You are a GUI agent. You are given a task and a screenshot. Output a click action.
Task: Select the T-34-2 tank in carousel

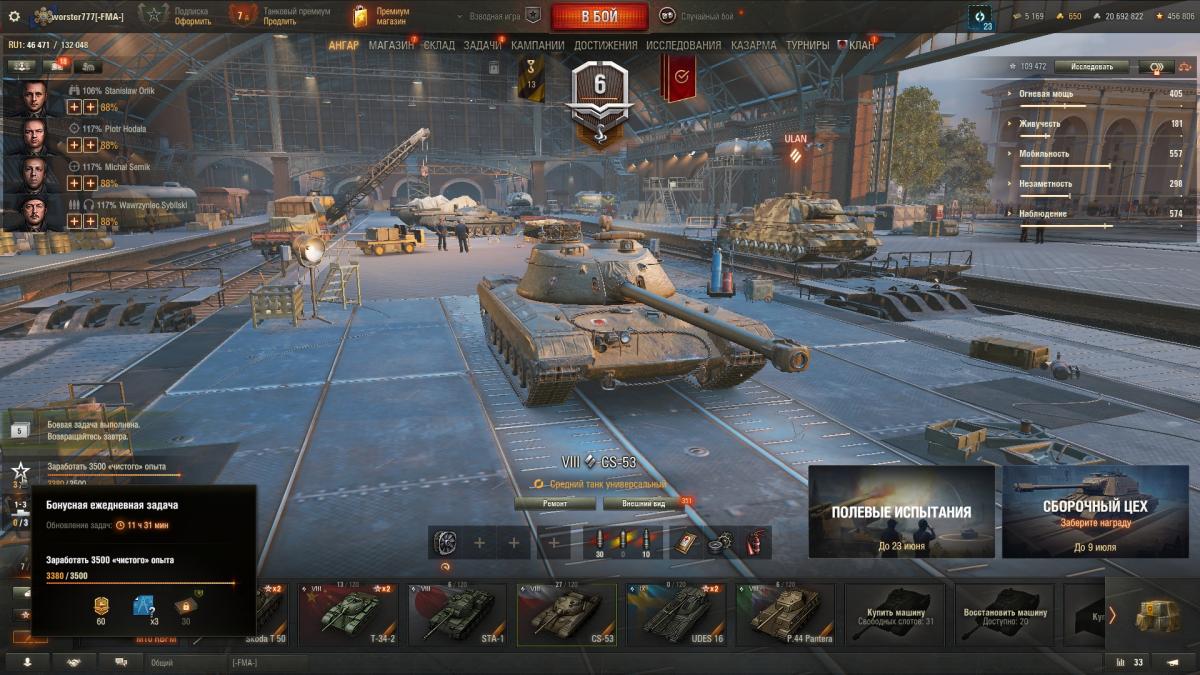pos(348,613)
